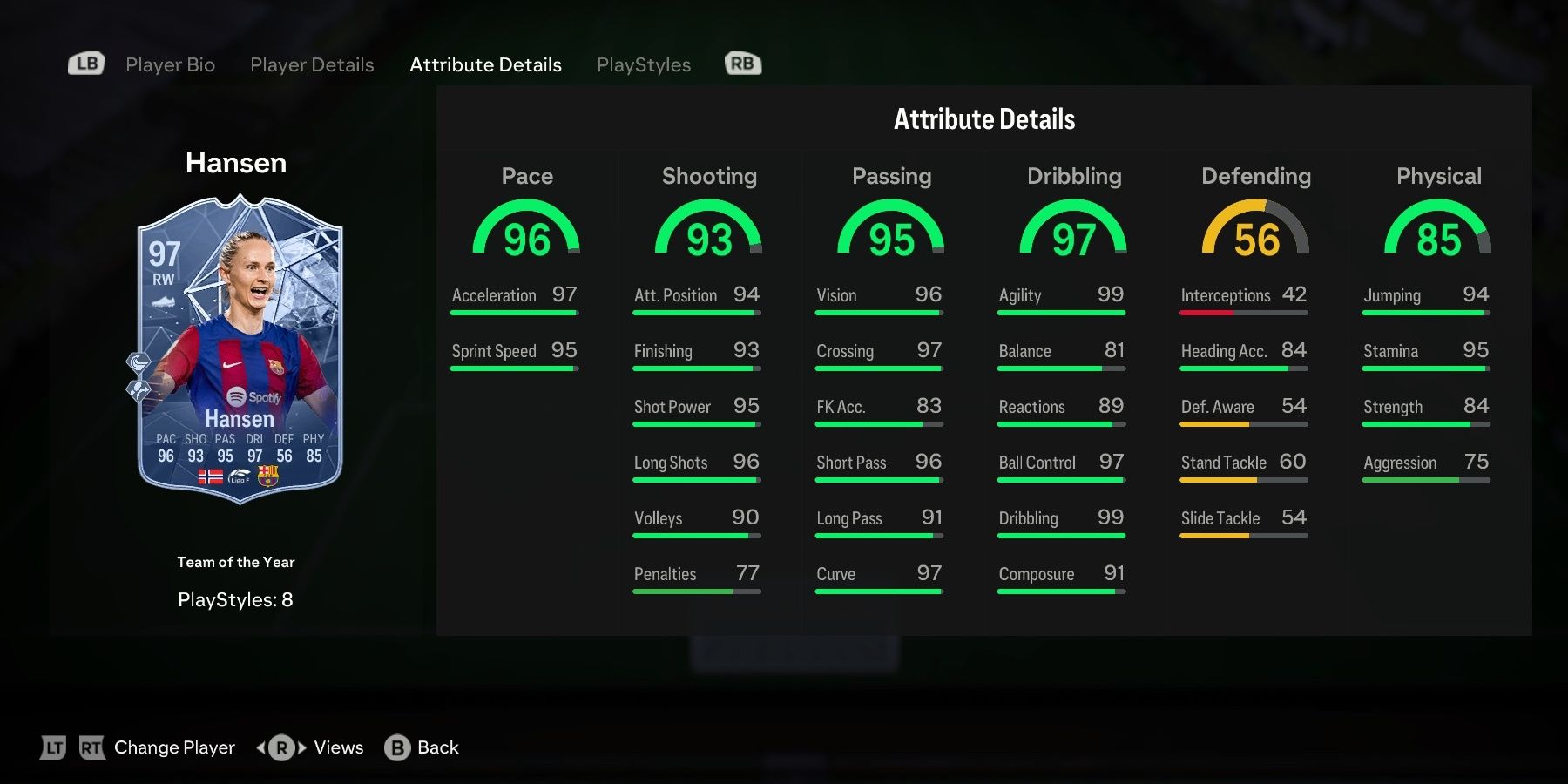Switch to the Player Bio tab
The image size is (1568, 784).
coord(169,64)
